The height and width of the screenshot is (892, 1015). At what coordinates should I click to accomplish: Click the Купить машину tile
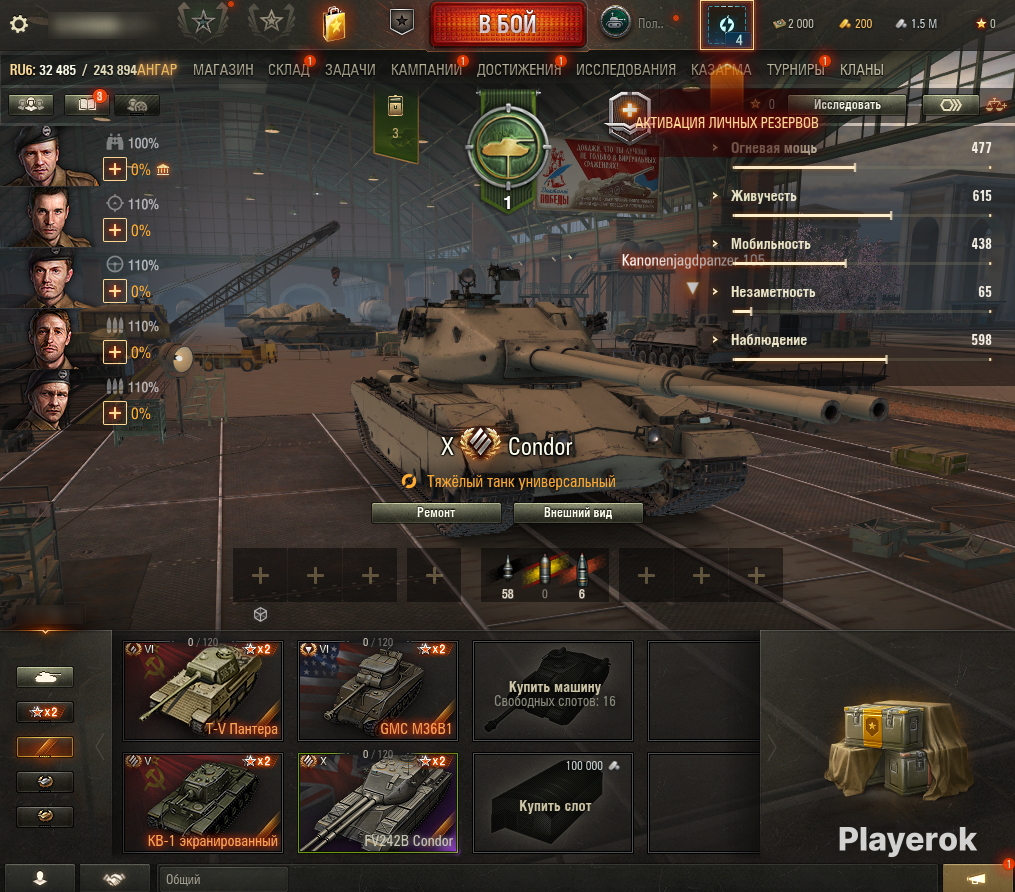[554, 689]
